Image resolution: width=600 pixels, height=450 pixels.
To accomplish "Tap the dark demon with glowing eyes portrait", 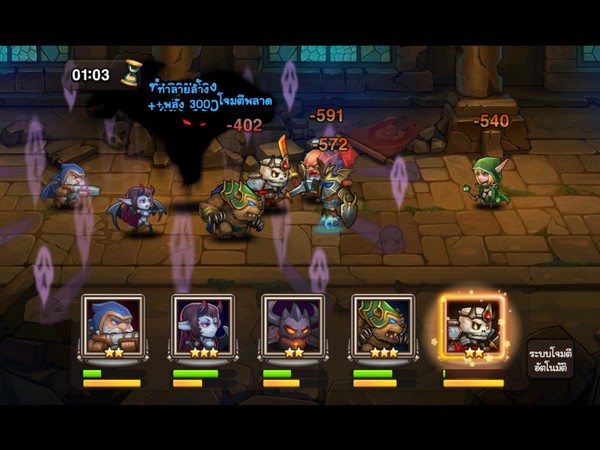I will [292, 326].
